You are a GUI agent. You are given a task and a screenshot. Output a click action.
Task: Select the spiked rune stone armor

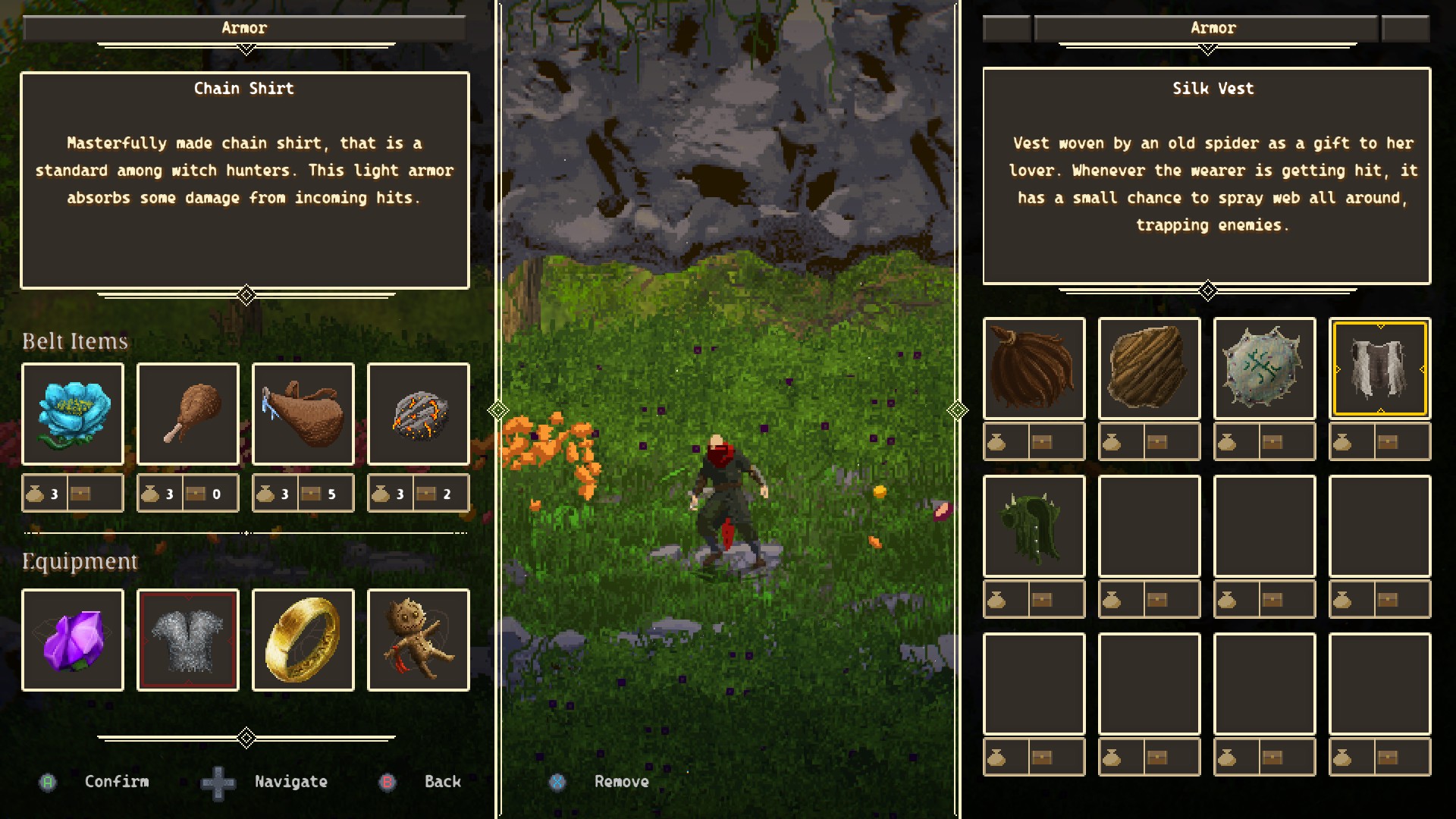point(1265,369)
